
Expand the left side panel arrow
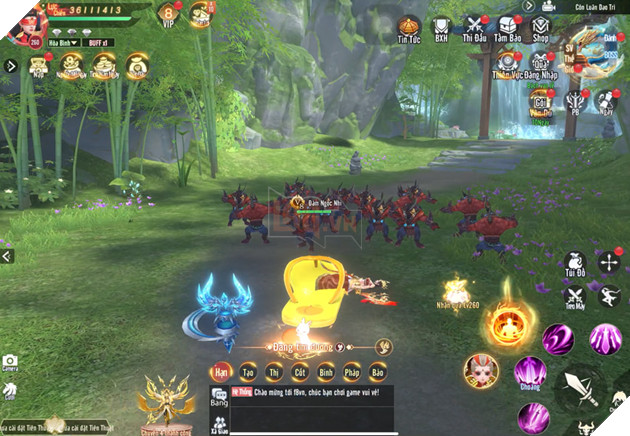11,66
